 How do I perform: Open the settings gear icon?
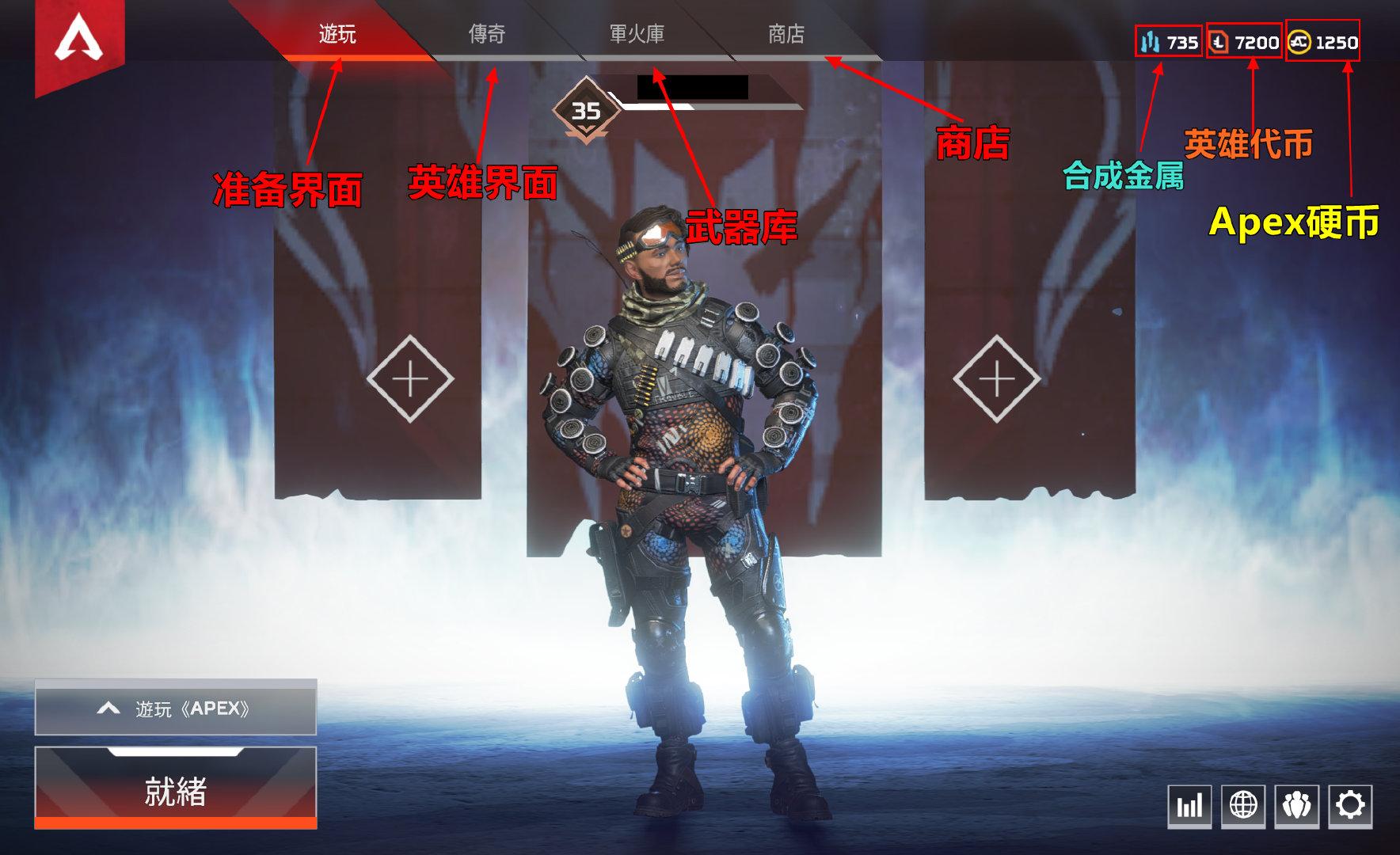[1351, 807]
